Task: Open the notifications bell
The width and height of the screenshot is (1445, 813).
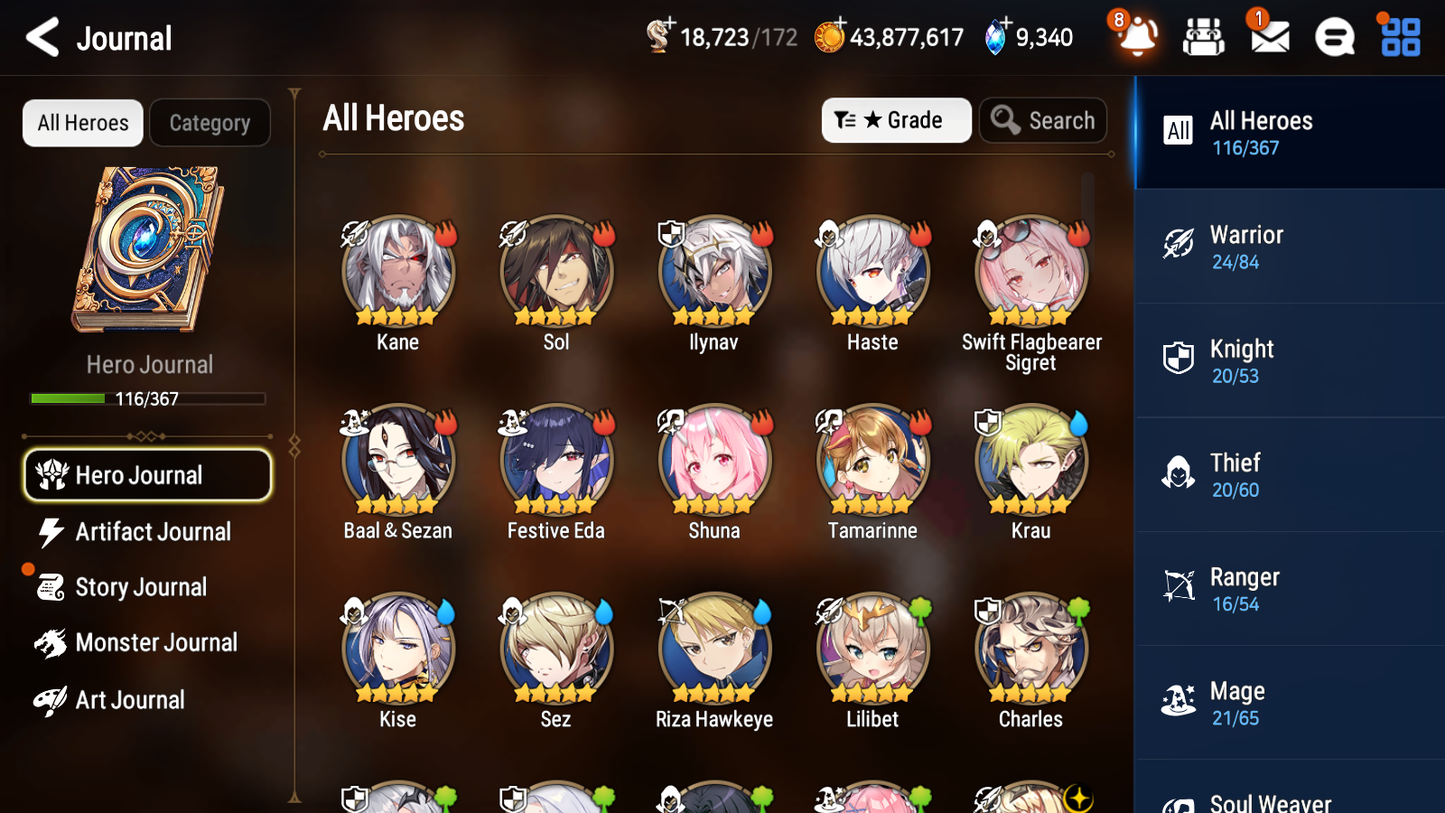Action: 1138,37
